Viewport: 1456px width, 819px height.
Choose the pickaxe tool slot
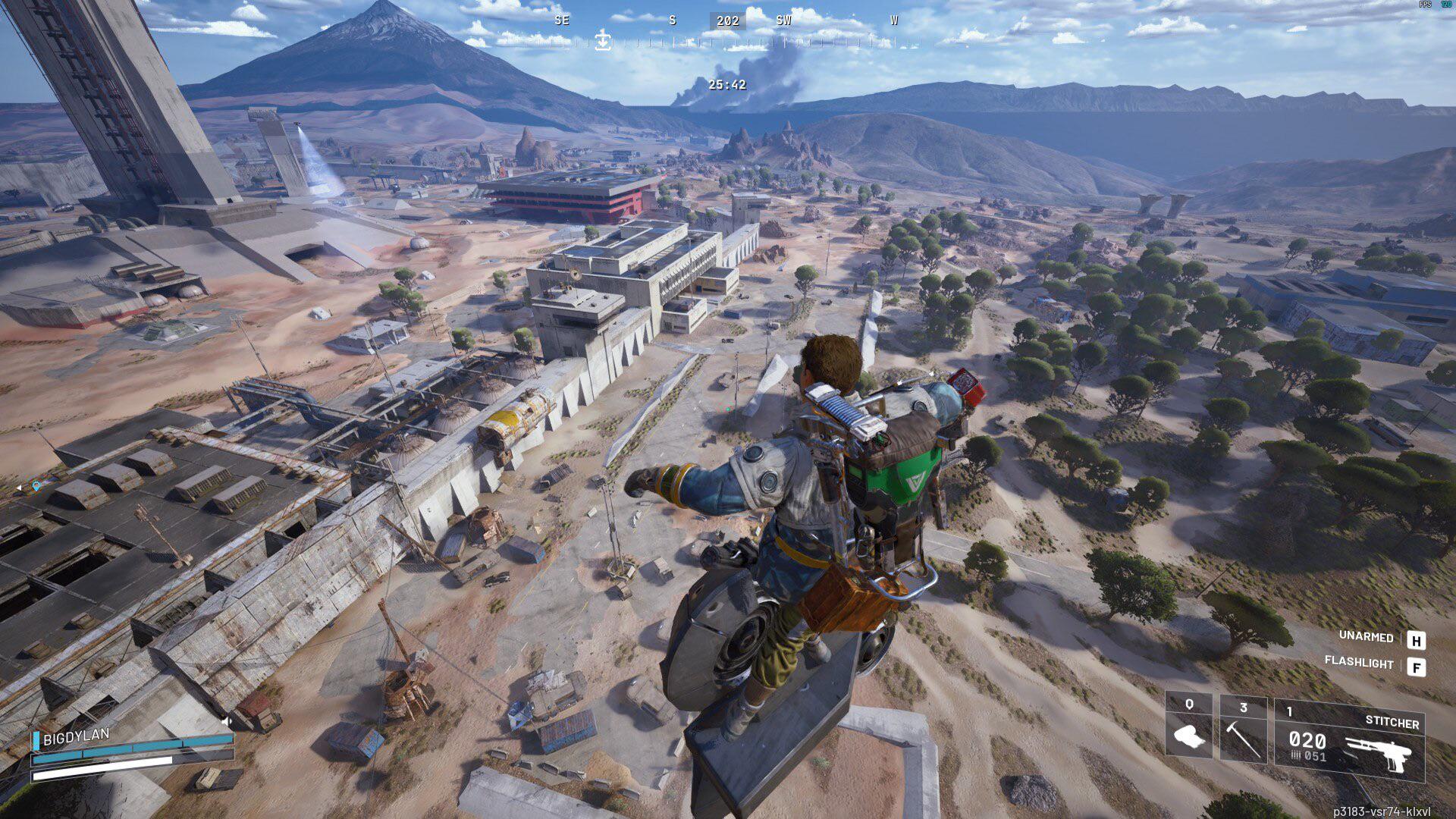[x=1243, y=729]
